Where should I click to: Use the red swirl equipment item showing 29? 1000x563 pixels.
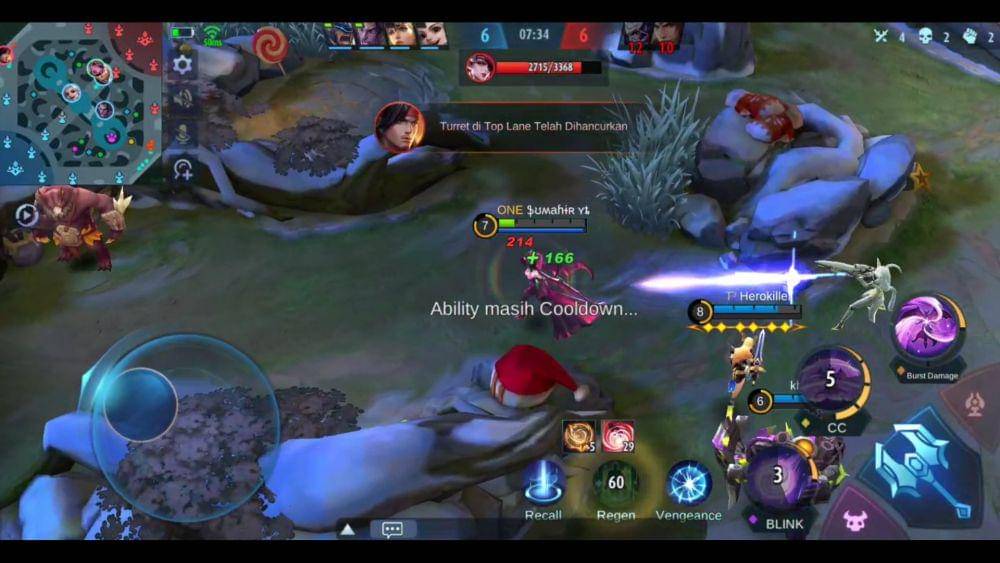617,436
